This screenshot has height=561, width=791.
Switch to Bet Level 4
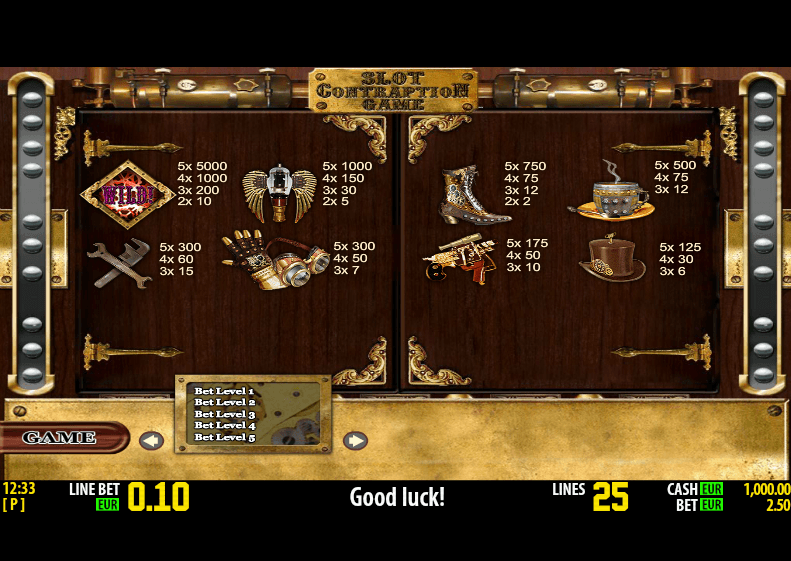224,426
